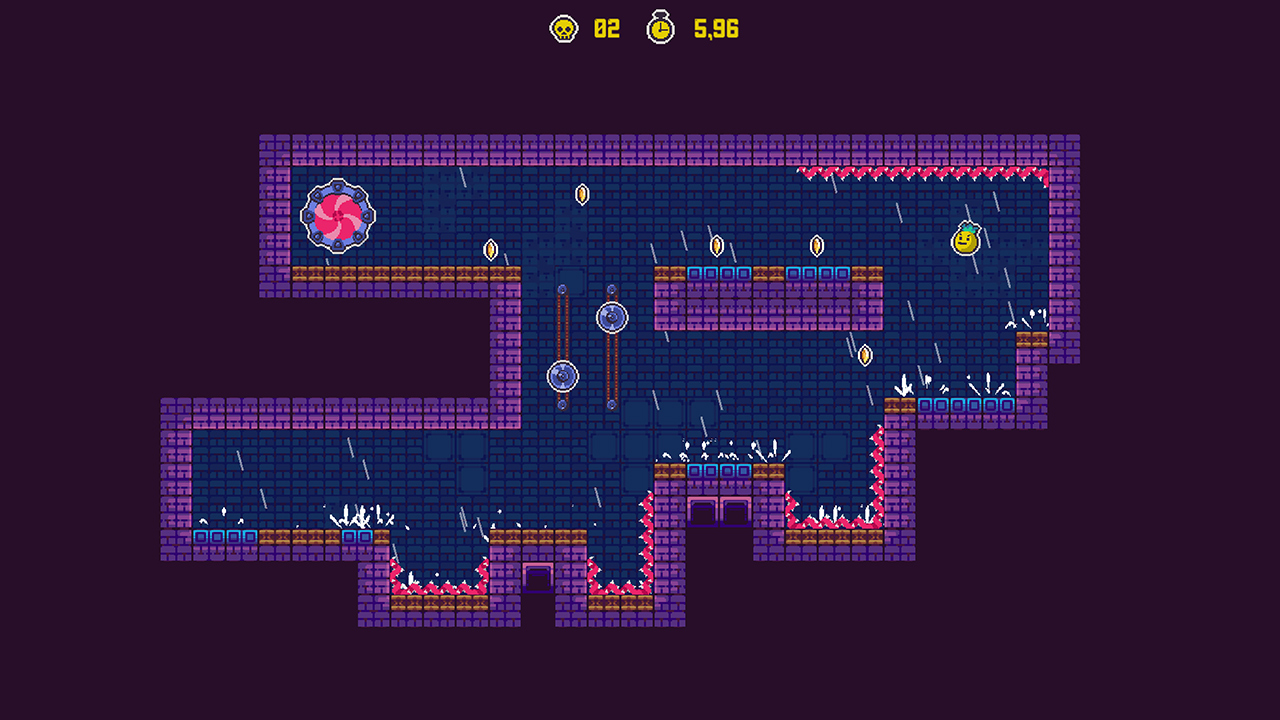
Task: Click the yellow player character
Action: (x=965, y=240)
